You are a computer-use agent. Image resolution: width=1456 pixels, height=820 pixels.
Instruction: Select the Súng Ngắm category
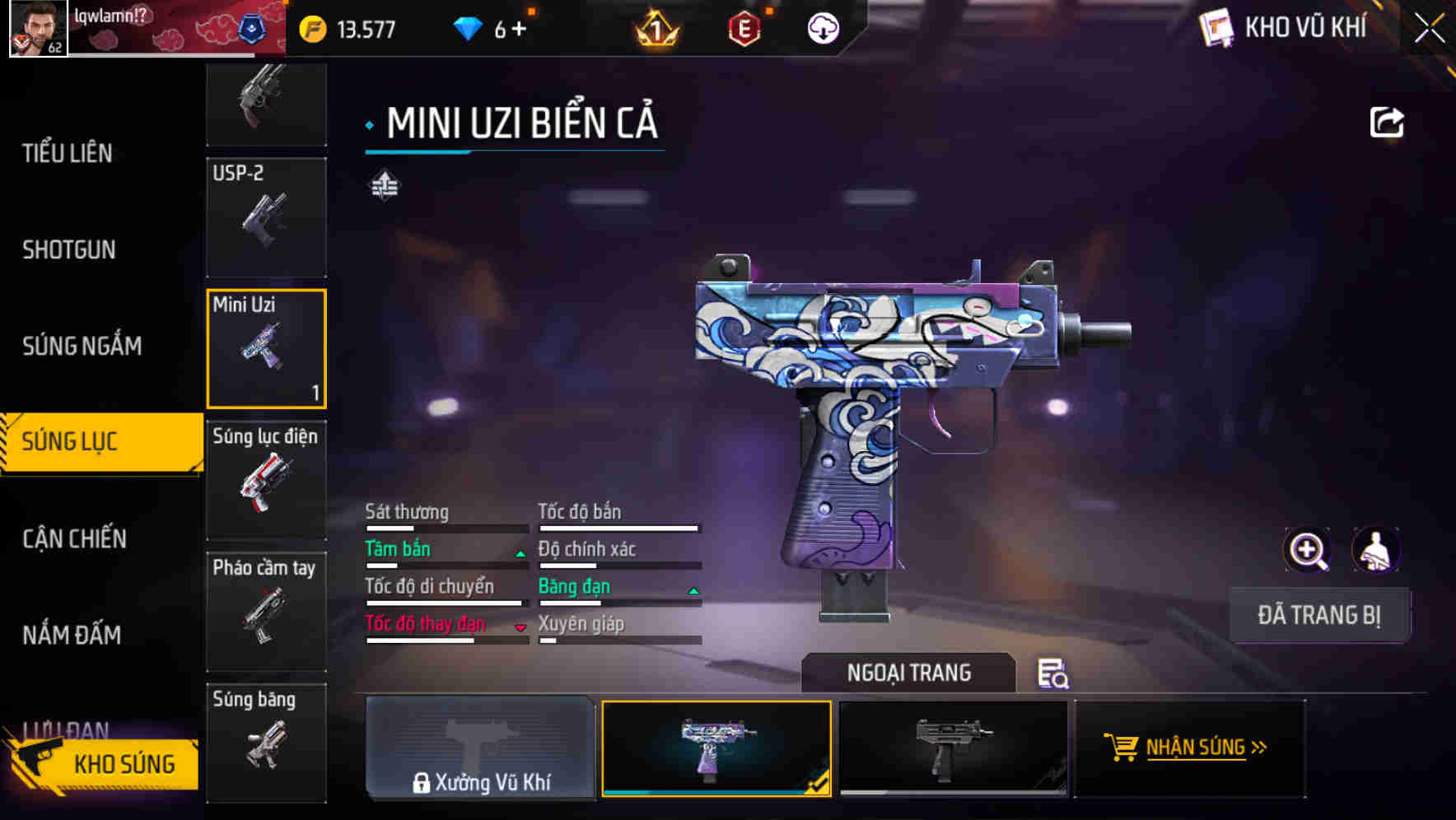click(82, 346)
